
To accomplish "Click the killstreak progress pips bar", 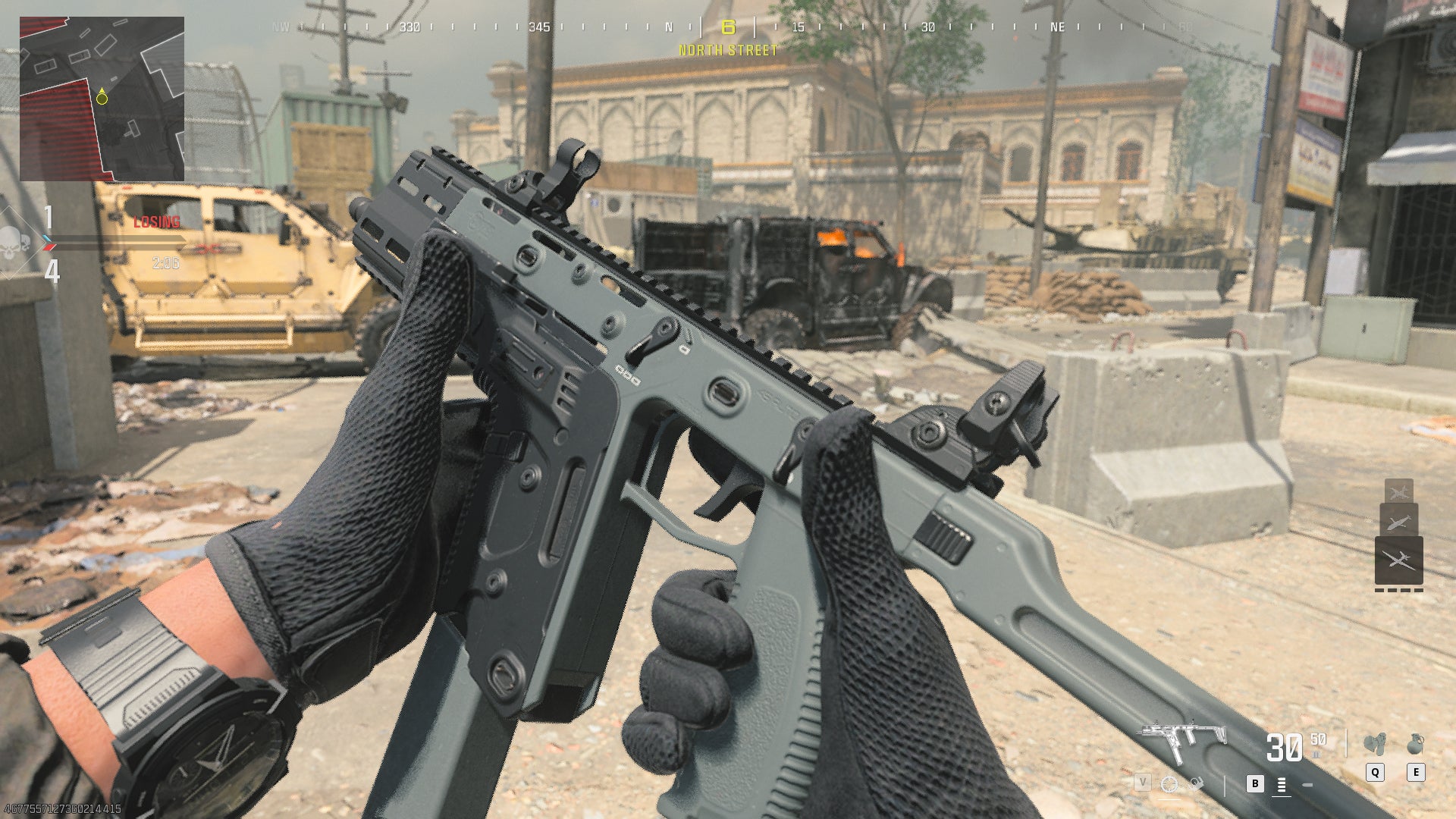I will pyautogui.click(x=1399, y=589).
